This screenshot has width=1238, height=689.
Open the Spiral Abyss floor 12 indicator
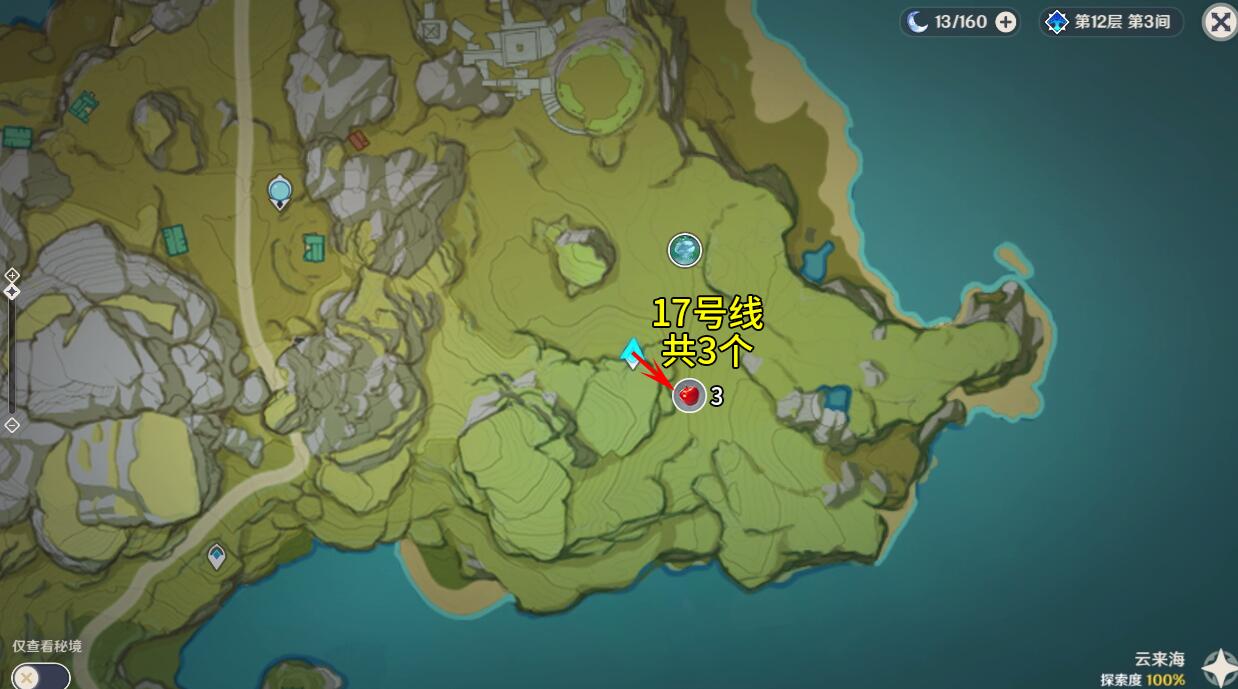(x=1111, y=22)
